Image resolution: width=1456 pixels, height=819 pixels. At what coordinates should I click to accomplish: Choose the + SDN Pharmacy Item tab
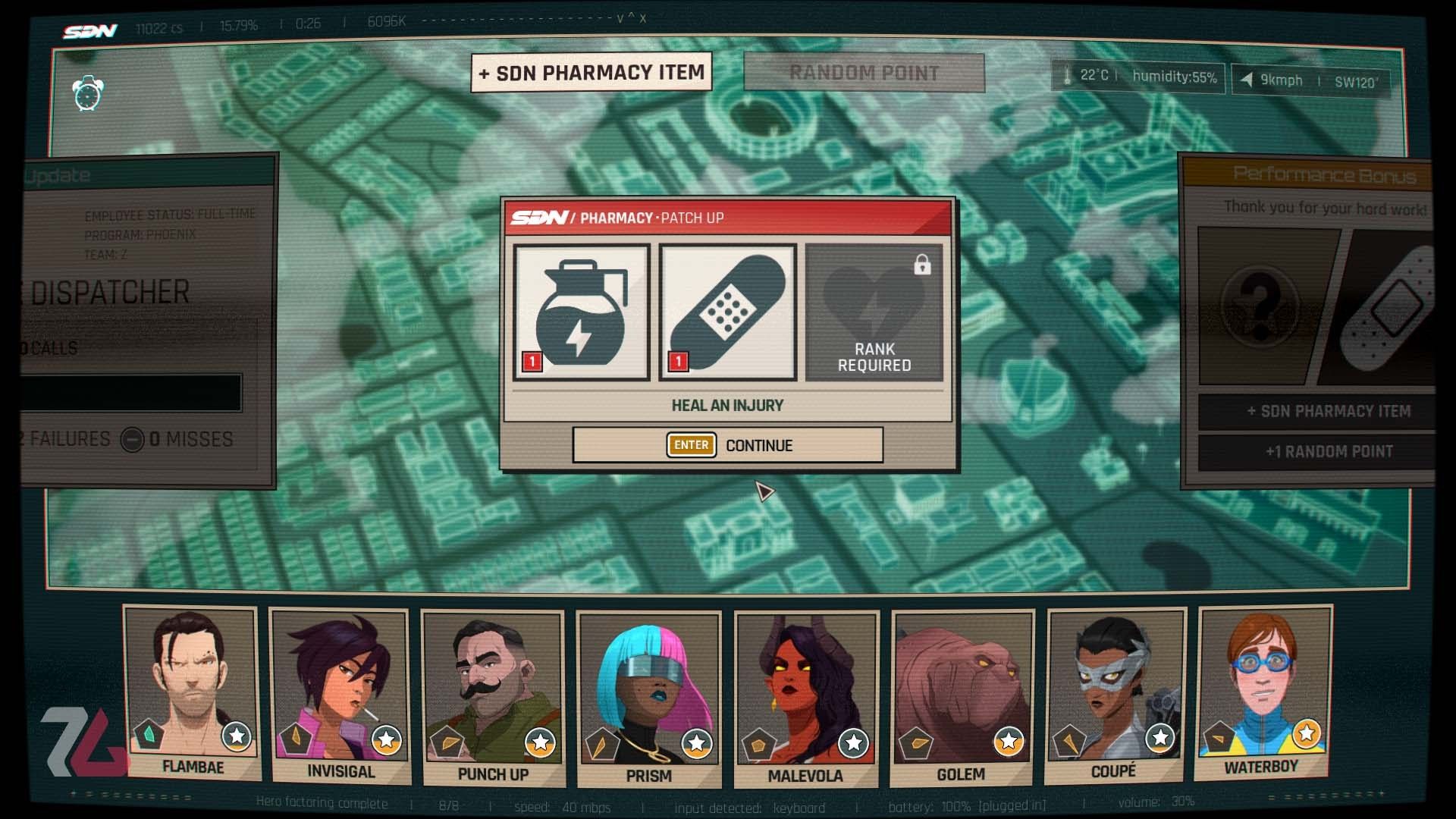[591, 73]
